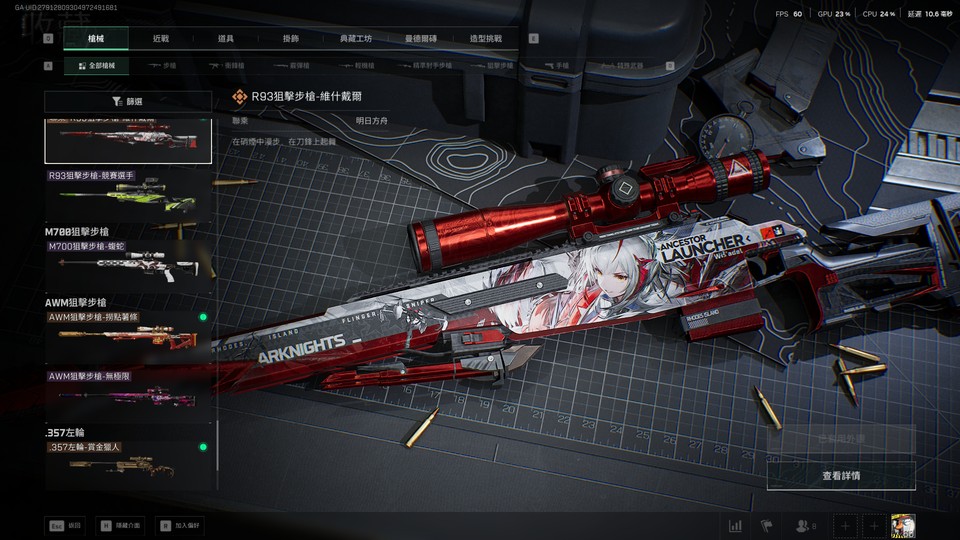
Task: Select the R93 競賽選手 green sniper skin
Action: tap(128, 195)
